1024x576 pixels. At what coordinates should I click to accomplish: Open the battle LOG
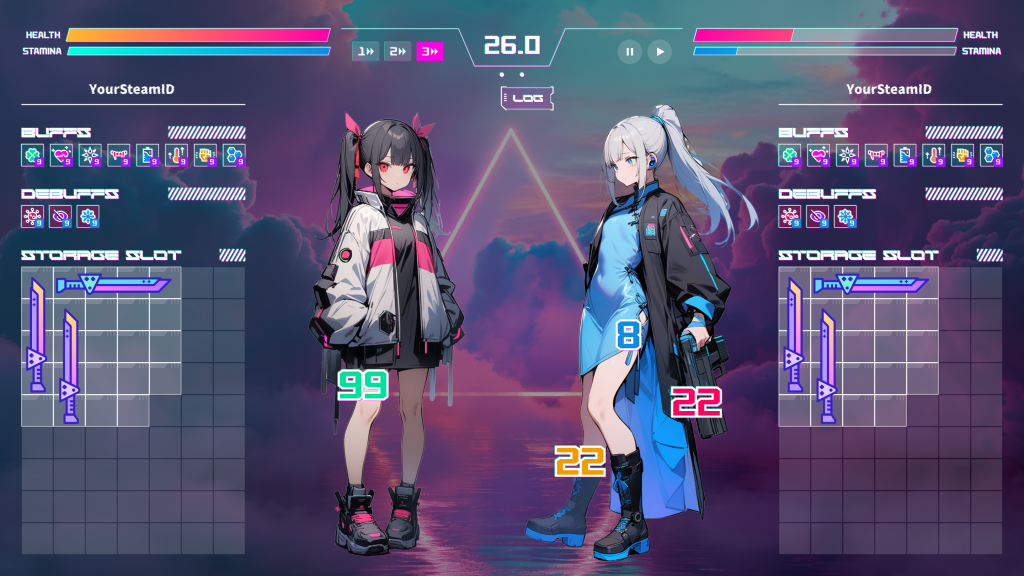[x=526, y=98]
